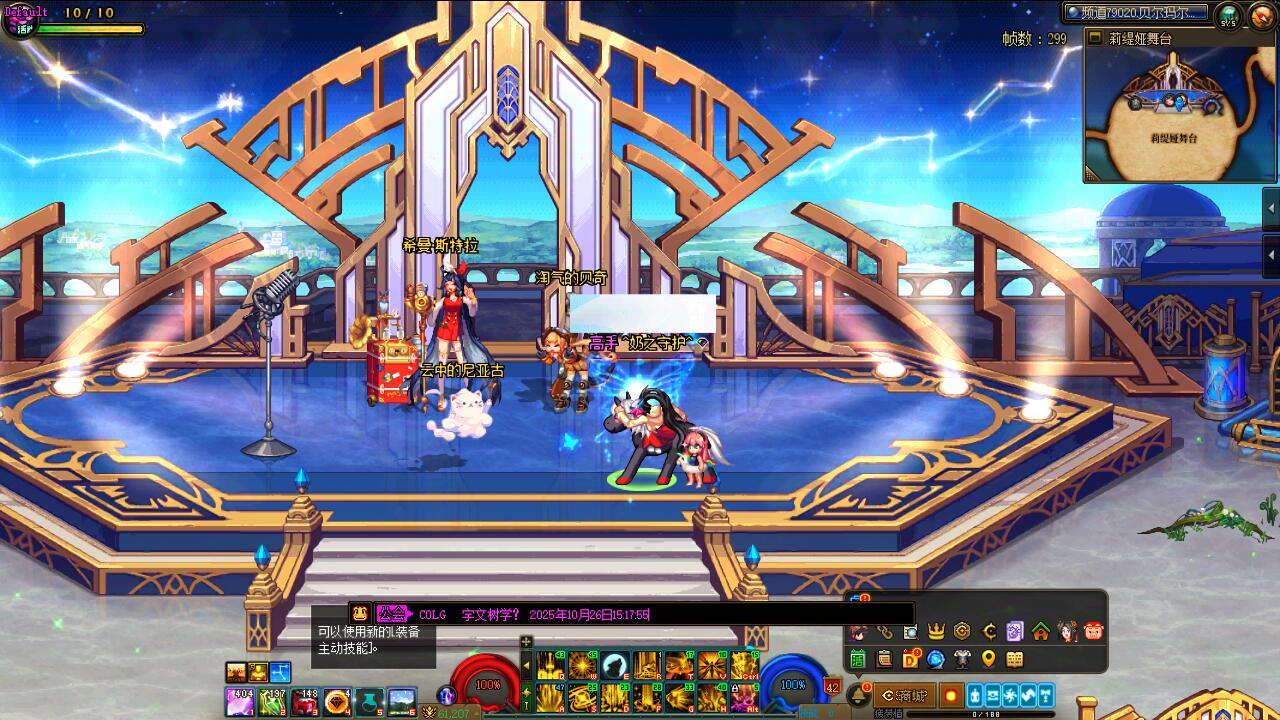1280x720 pixels.
Task: Use the orange gem quick slot item
Action: (337, 701)
